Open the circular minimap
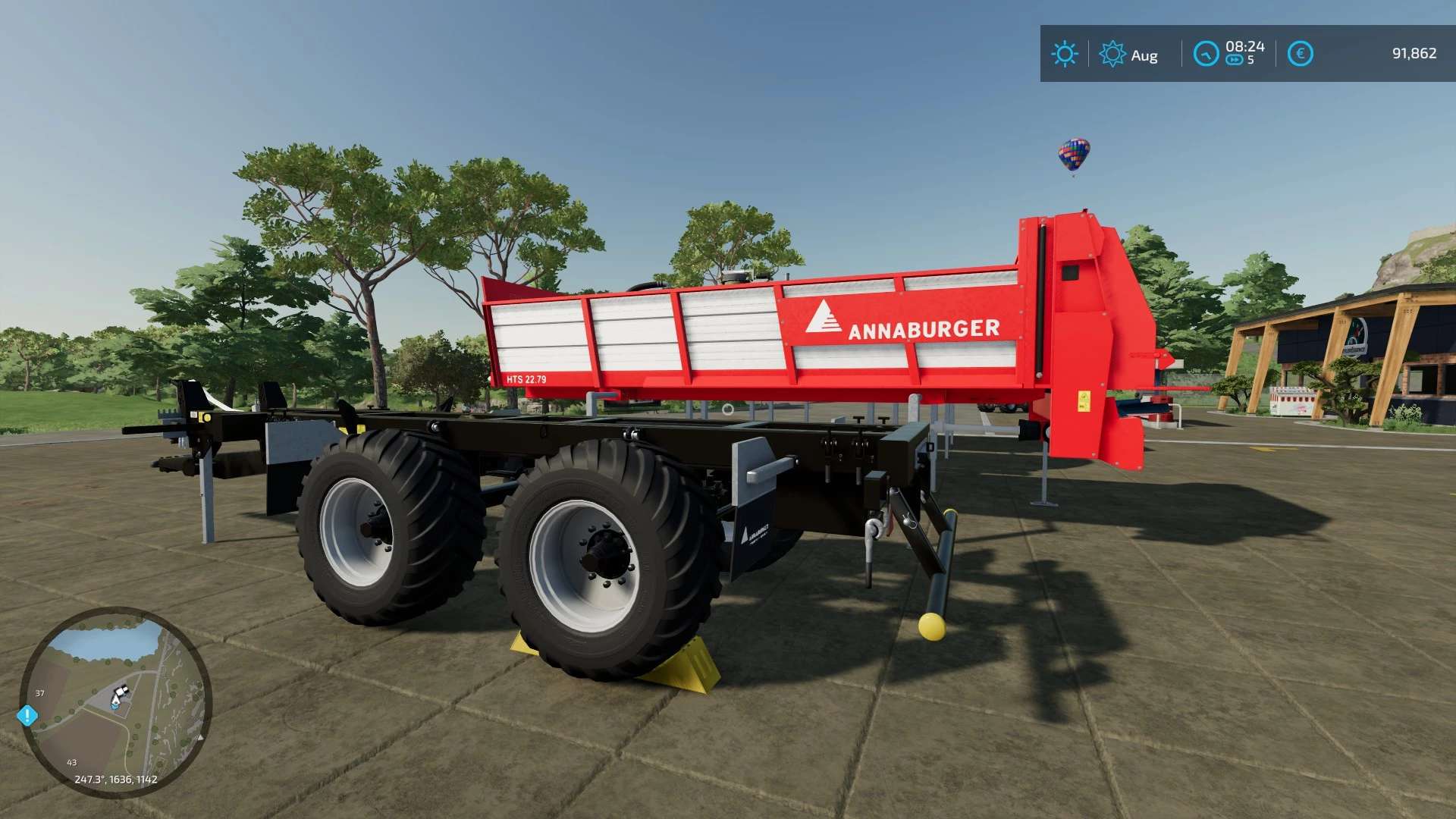The image size is (1456, 819). pos(115,701)
